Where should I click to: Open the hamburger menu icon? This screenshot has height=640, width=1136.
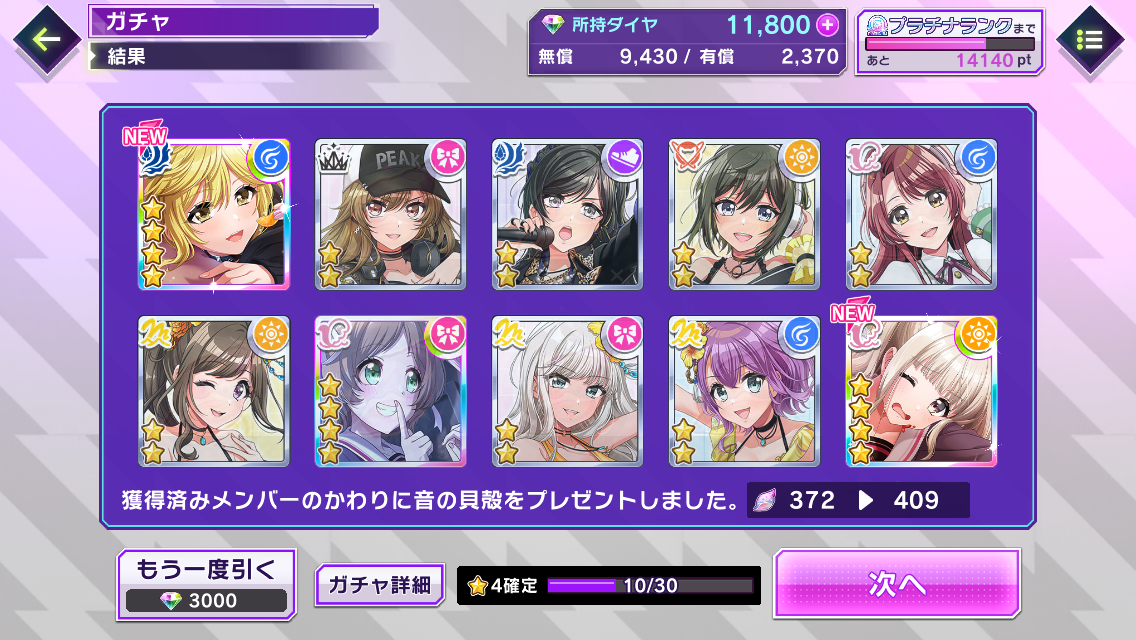(1090, 40)
